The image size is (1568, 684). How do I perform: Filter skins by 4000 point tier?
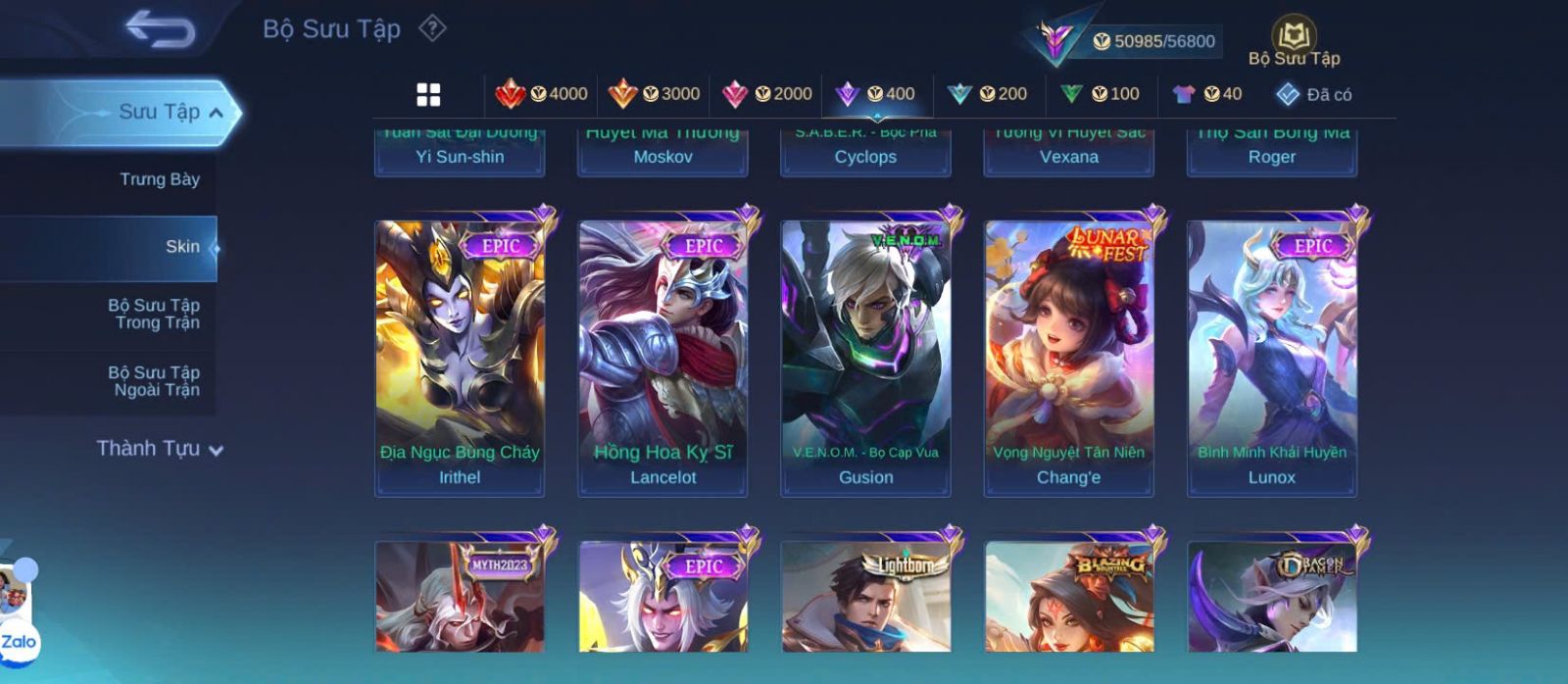542,94
